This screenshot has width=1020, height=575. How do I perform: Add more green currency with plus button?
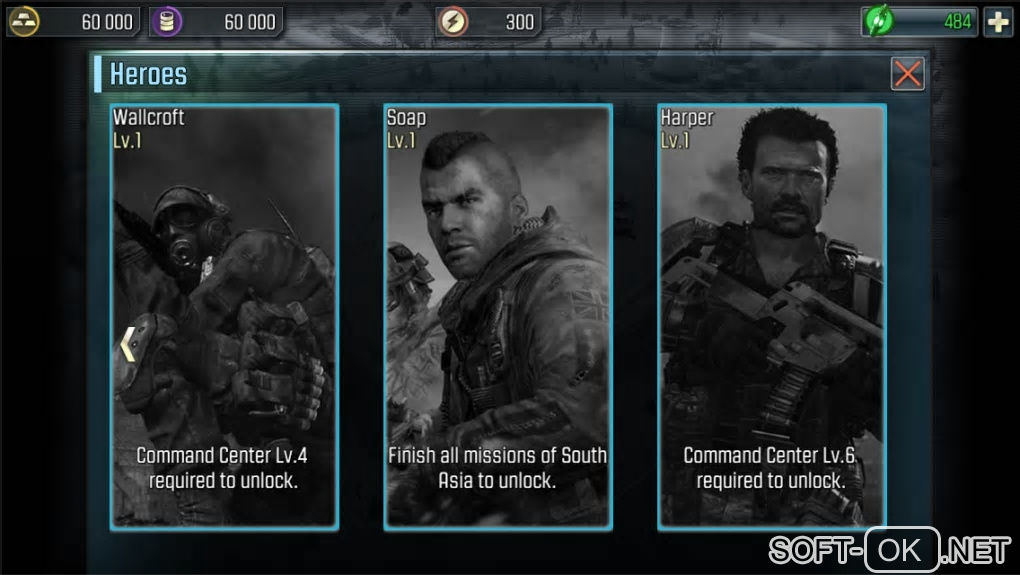pyautogui.click(x=998, y=22)
